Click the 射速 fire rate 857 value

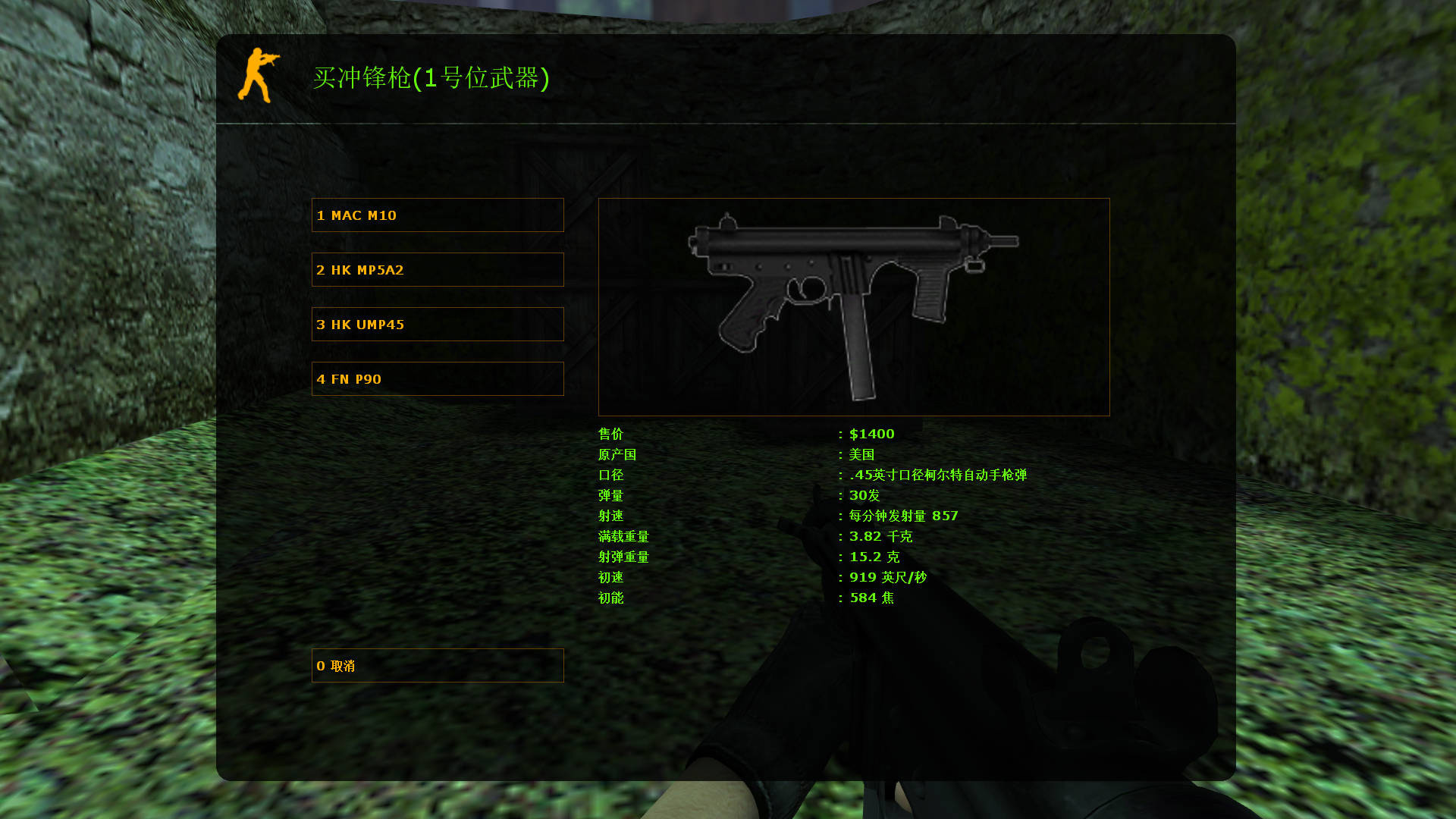902,516
